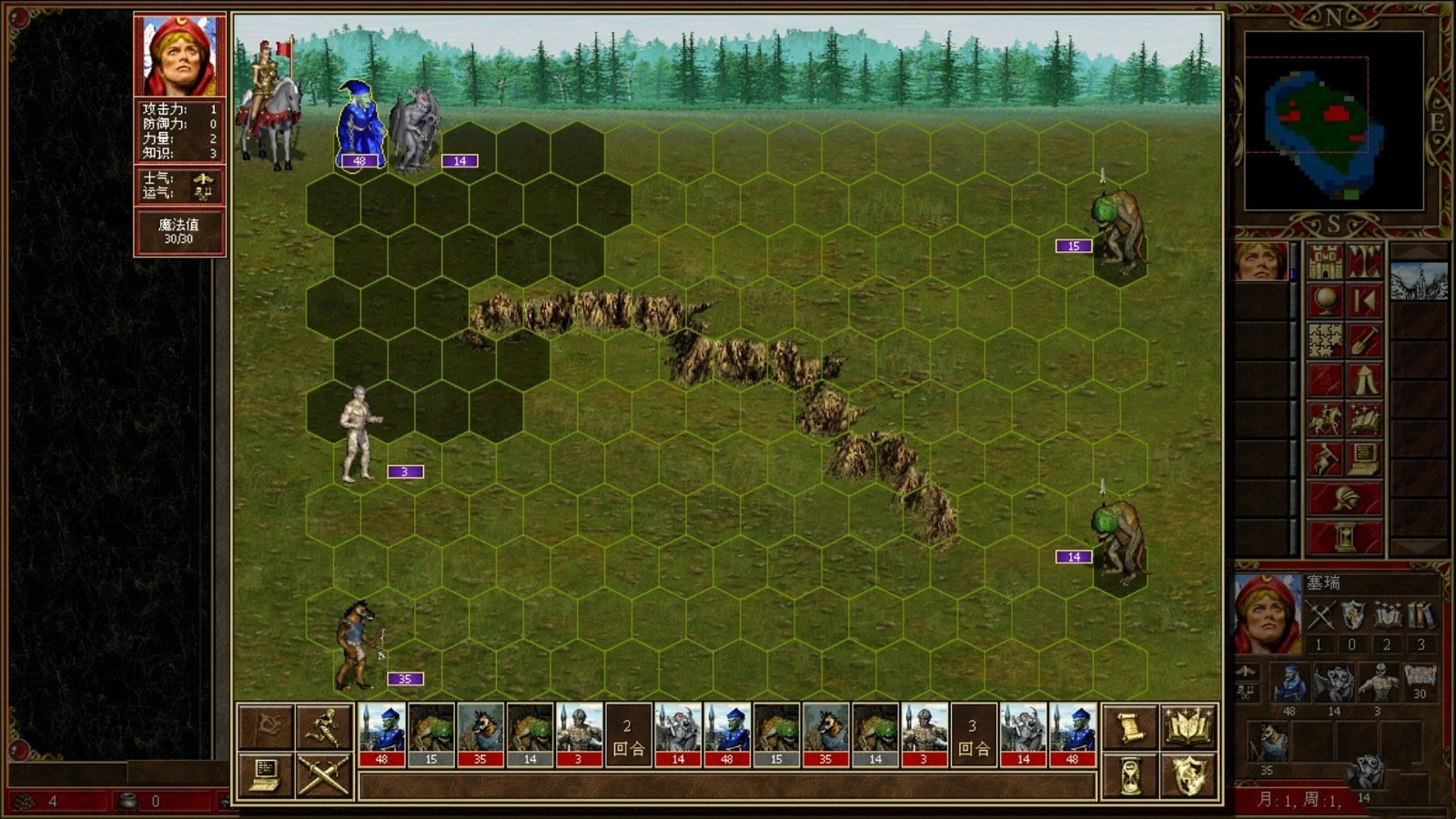Click the dig shovel button

click(x=1364, y=340)
